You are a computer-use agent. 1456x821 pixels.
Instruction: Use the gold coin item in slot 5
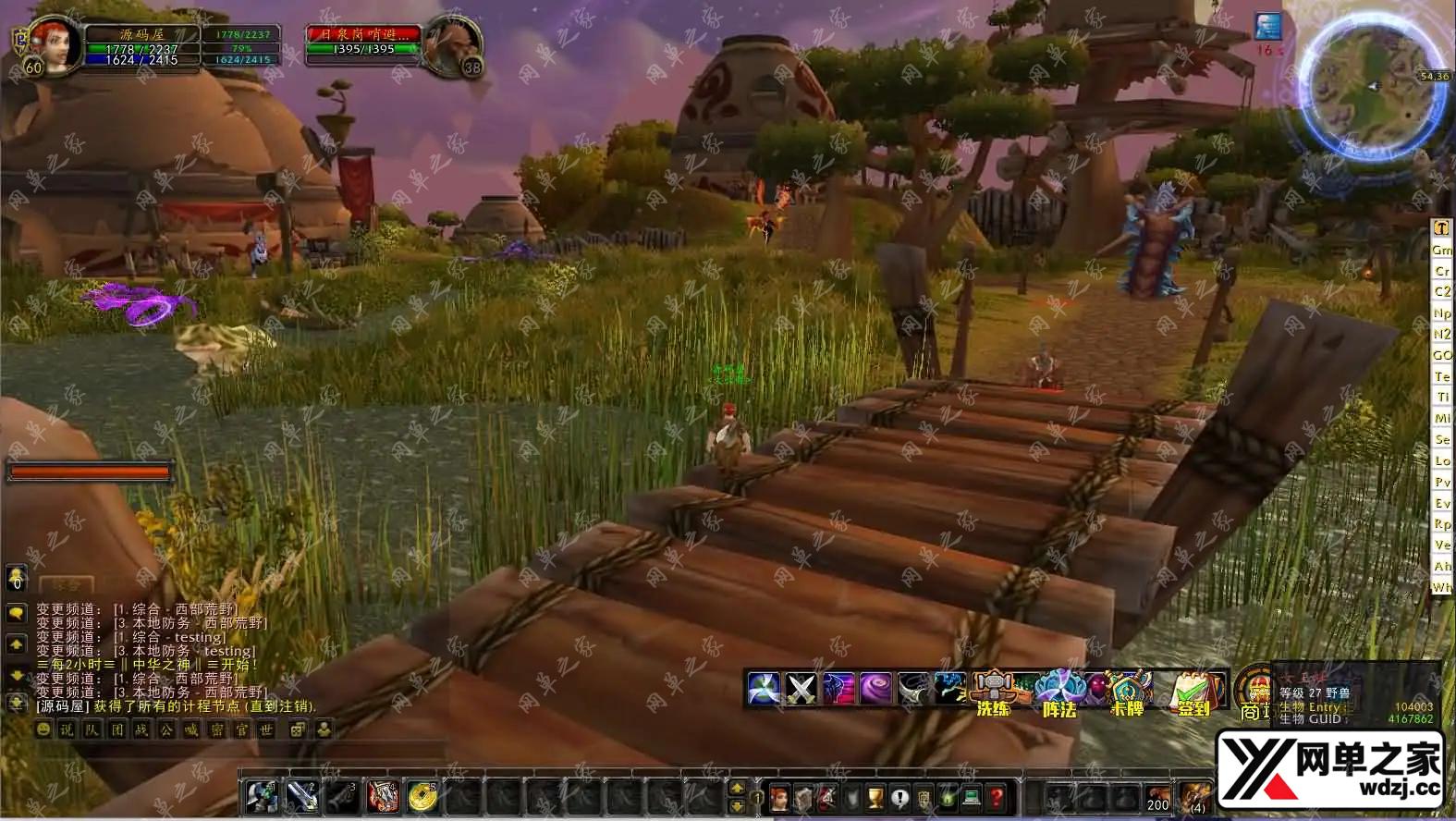422,796
